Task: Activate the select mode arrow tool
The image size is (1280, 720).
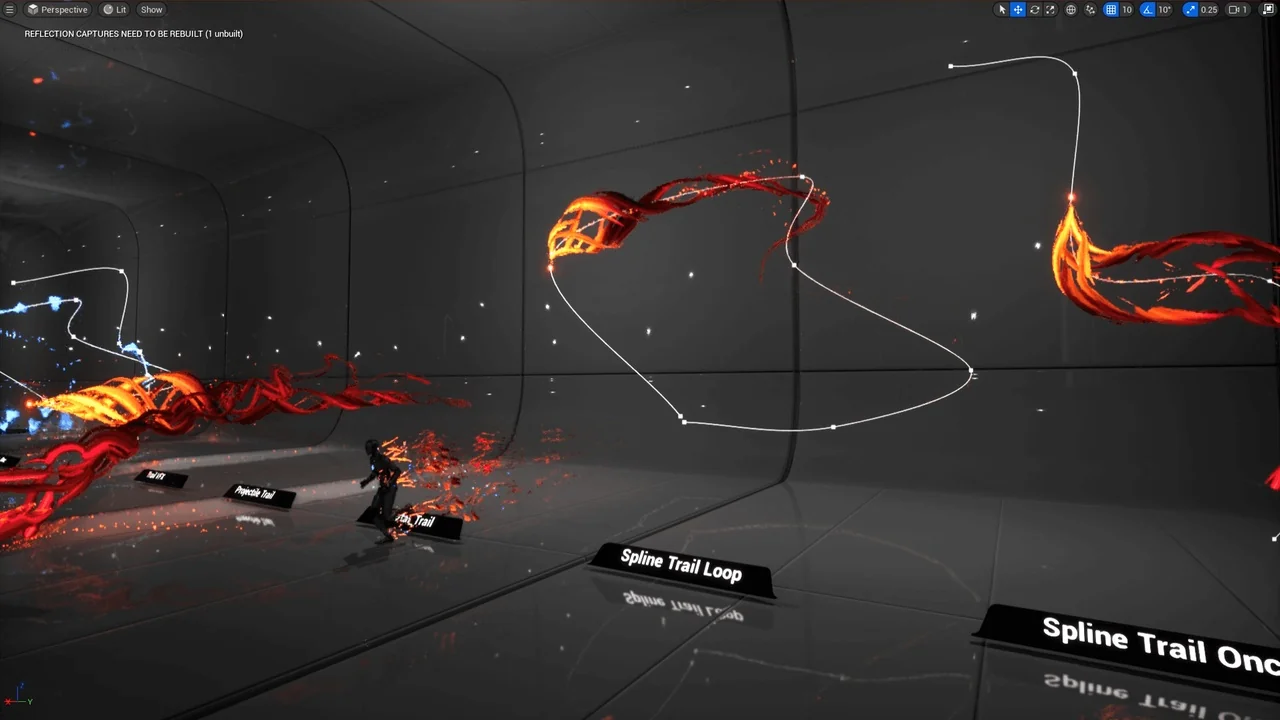Action: pyautogui.click(x=1002, y=9)
